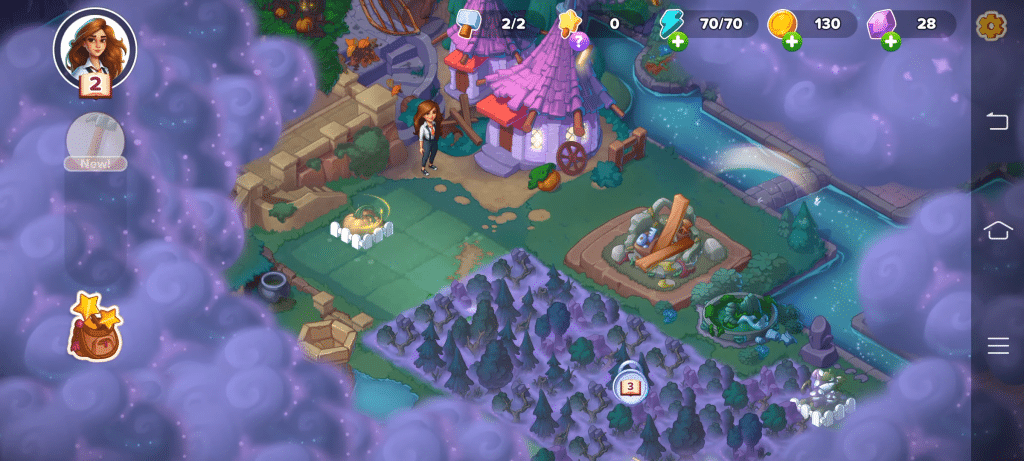Image resolution: width=1024 pixels, height=461 pixels.
Task: Open the star-filled treasure bag
Action: [x=94, y=327]
